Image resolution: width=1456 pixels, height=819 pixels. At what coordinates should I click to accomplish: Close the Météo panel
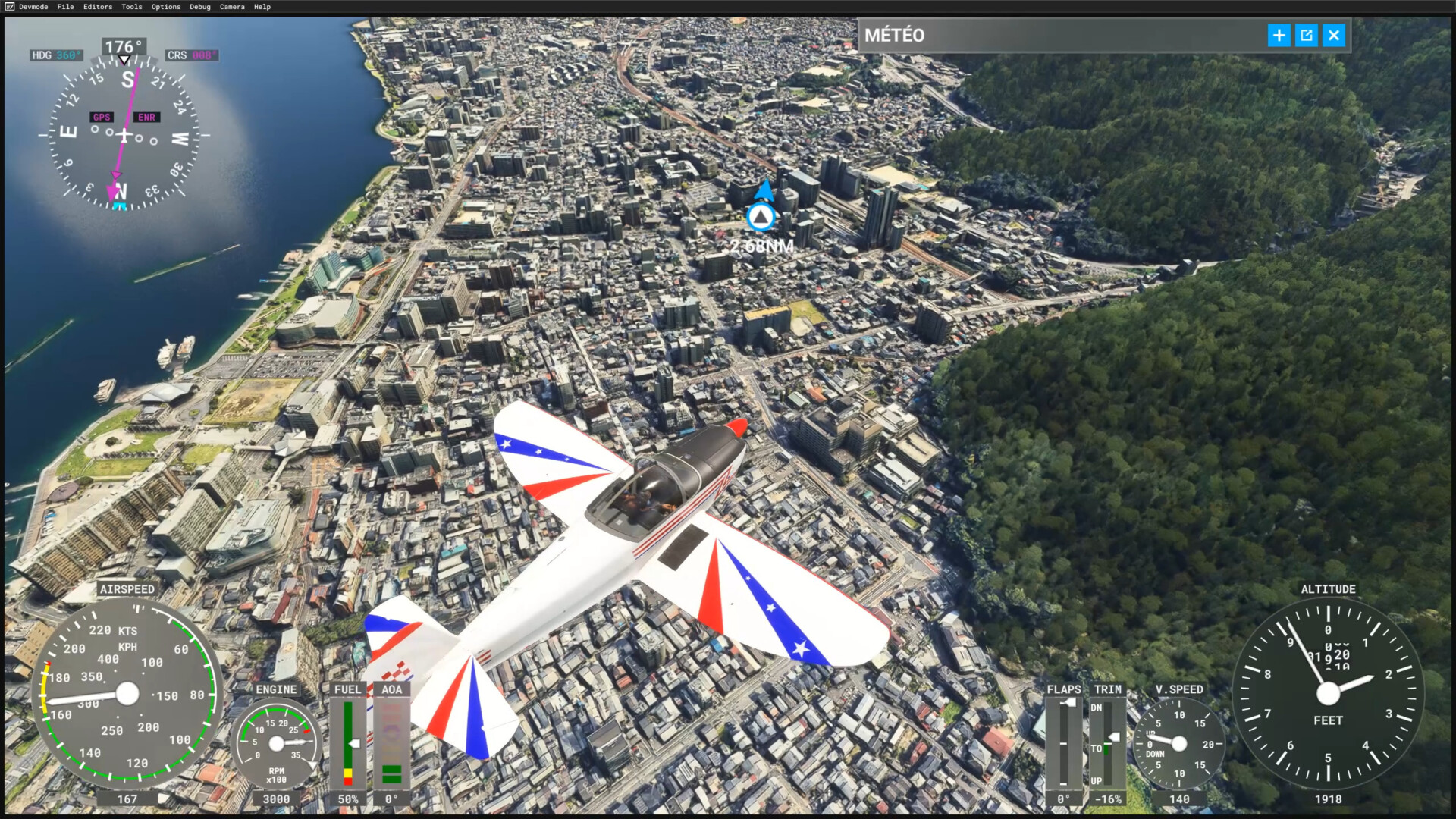pyautogui.click(x=1334, y=36)
